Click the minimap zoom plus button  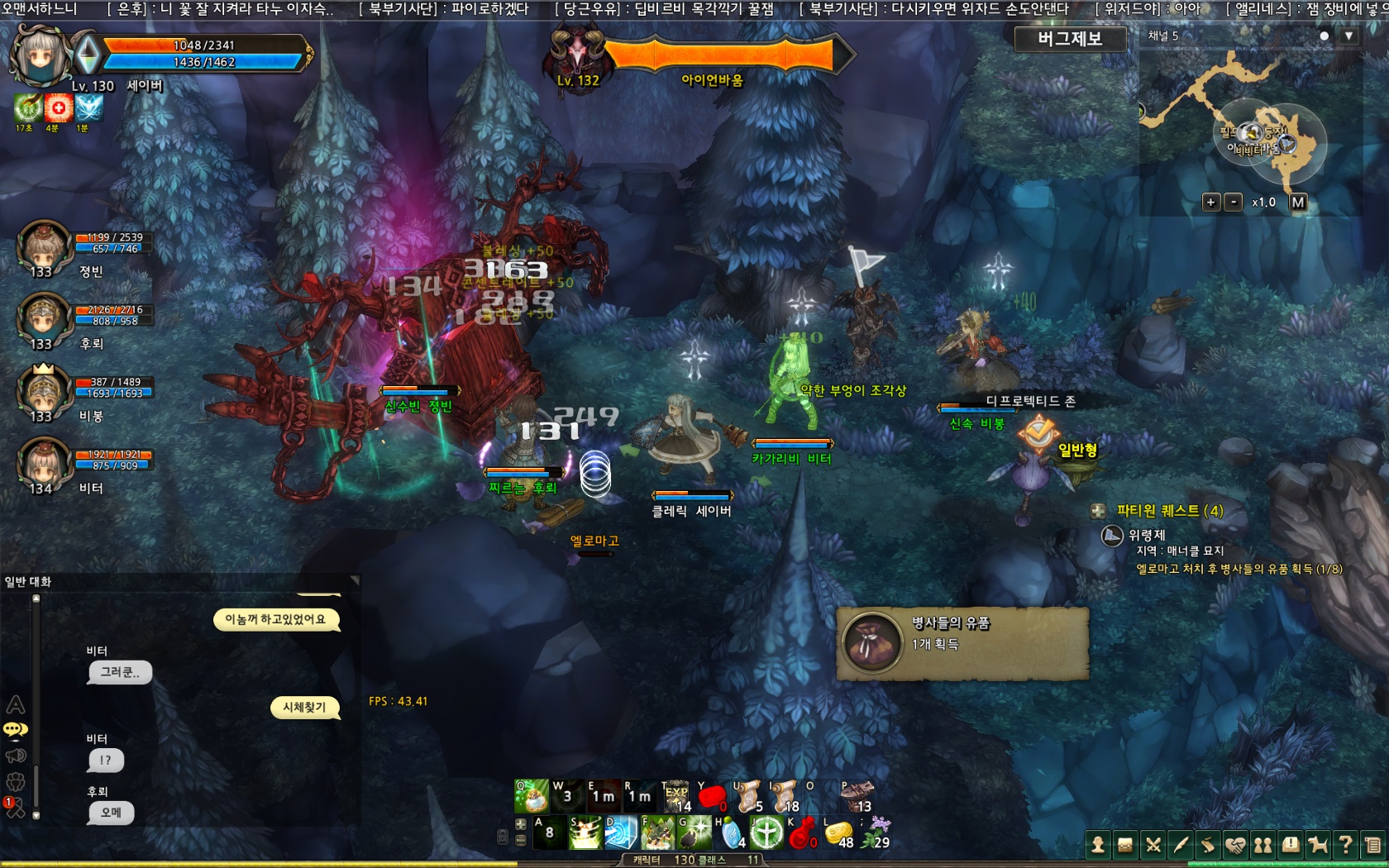coord(1212,201)
